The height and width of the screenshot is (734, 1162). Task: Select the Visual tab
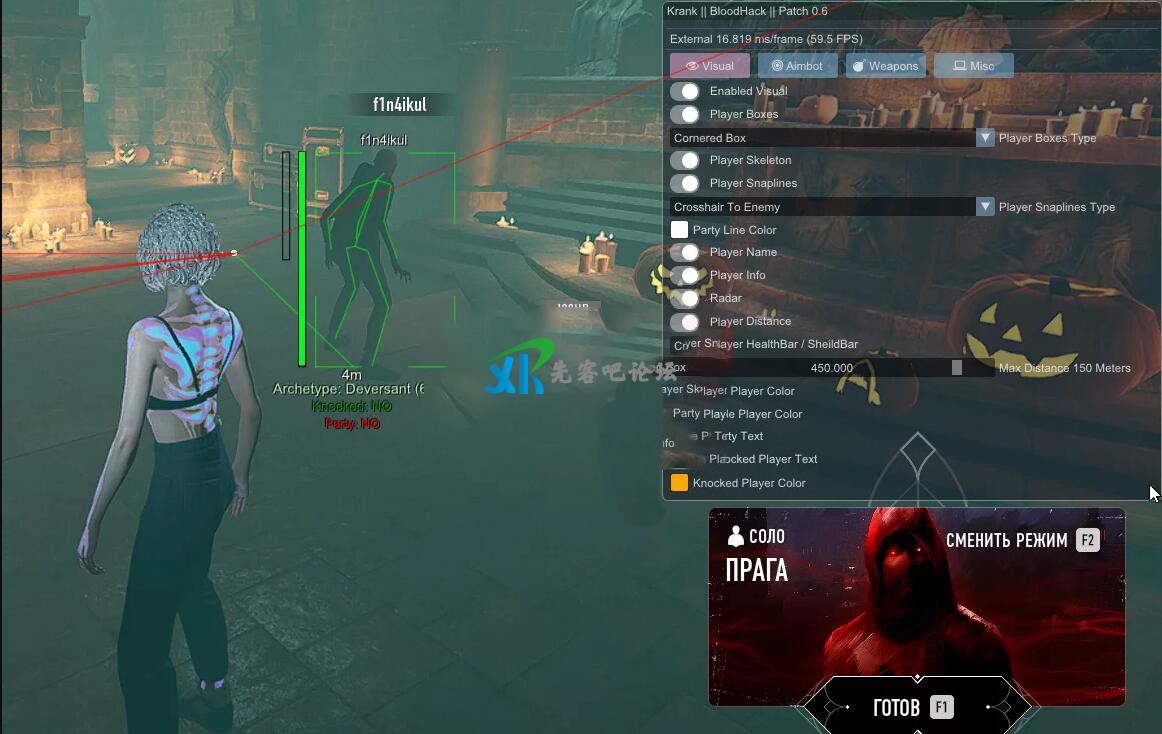709,66
